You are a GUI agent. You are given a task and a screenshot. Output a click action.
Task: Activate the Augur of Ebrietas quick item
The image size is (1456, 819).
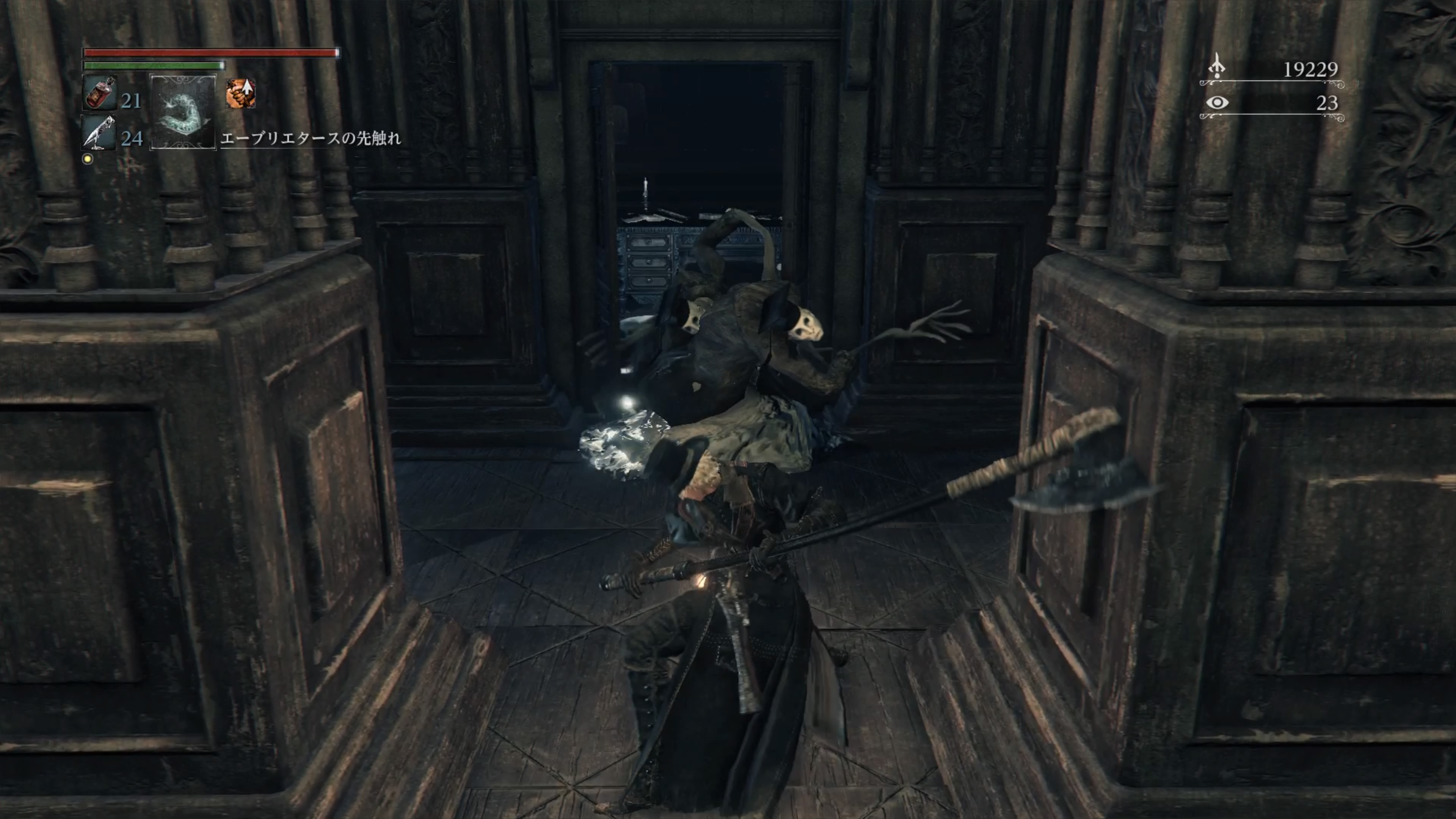(183, 112)
